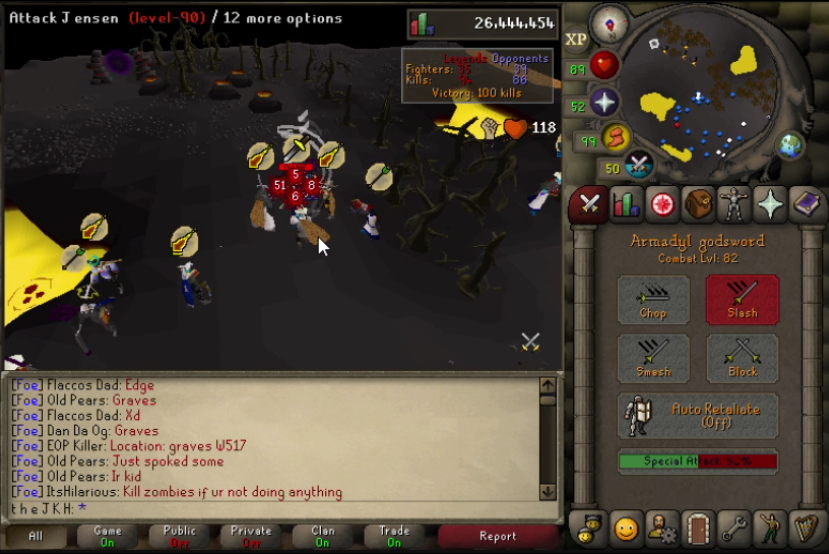The width and height of the screenshot is (829, 554).
Task: Toggle run using the boot orb
Action: [617, 136]
